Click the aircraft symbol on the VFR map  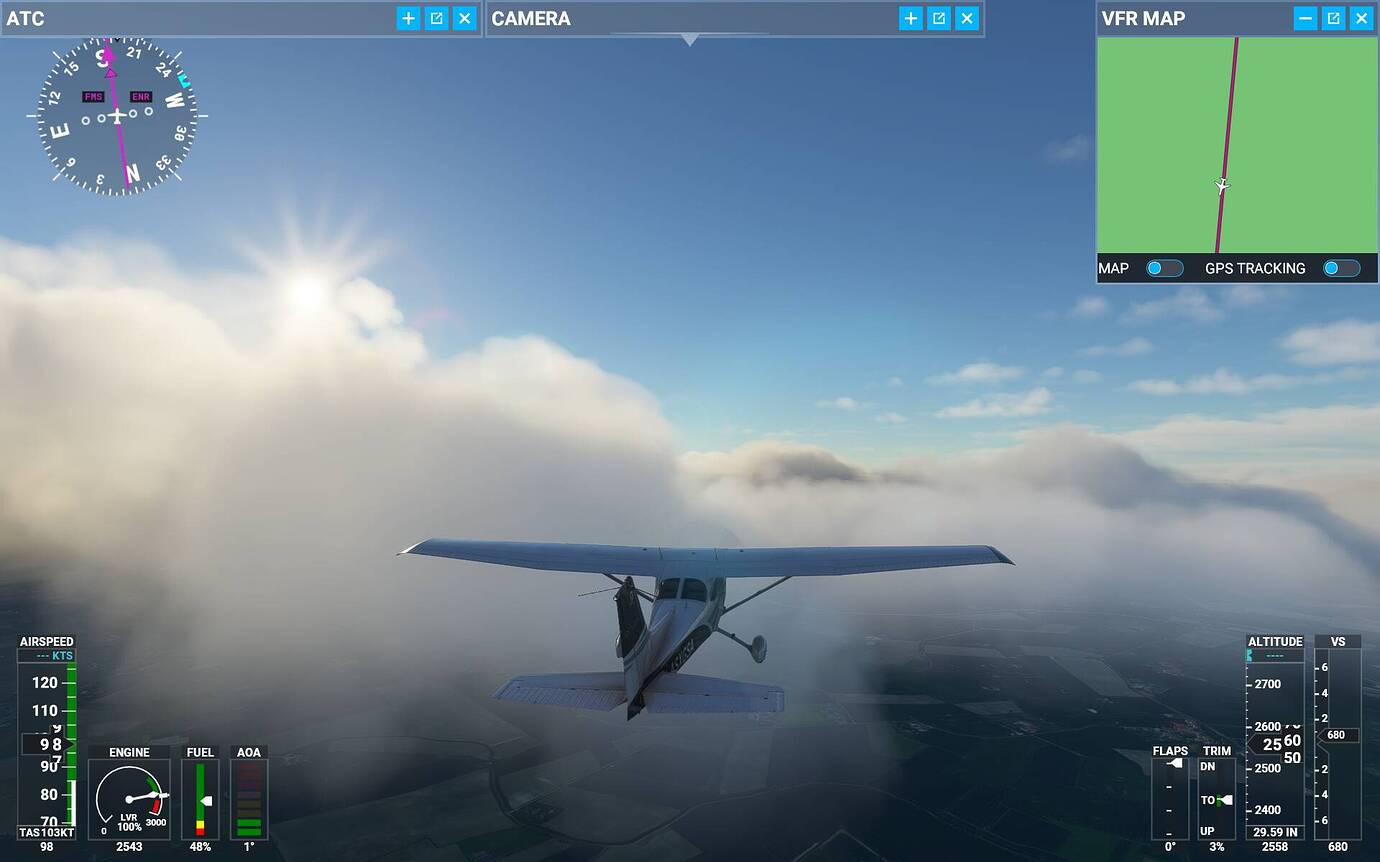pos(1220,185)
